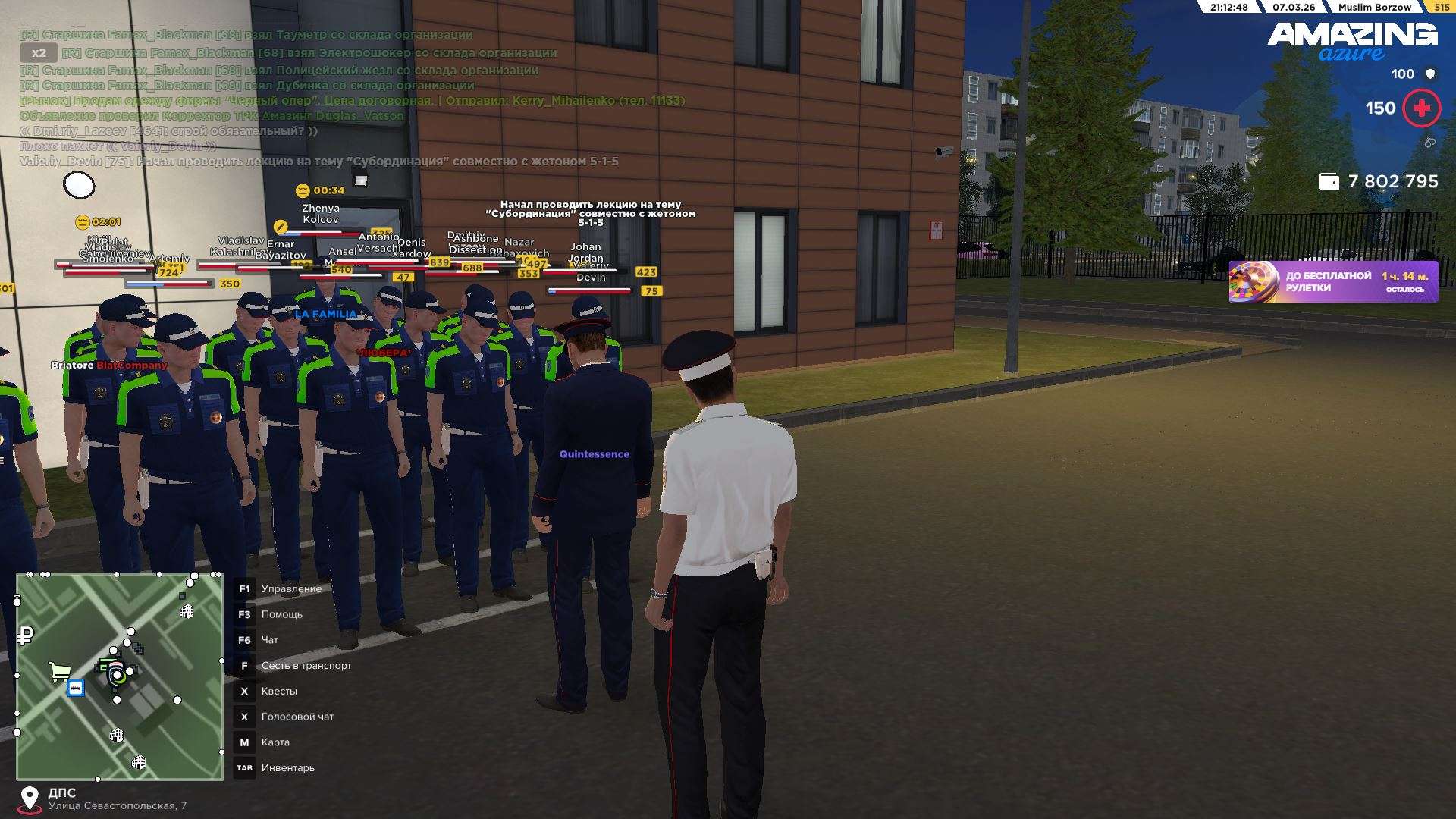Viewport: 1456px width, 819px height.
Task: Click the x2 badge in chat
Action: [39, 52]
